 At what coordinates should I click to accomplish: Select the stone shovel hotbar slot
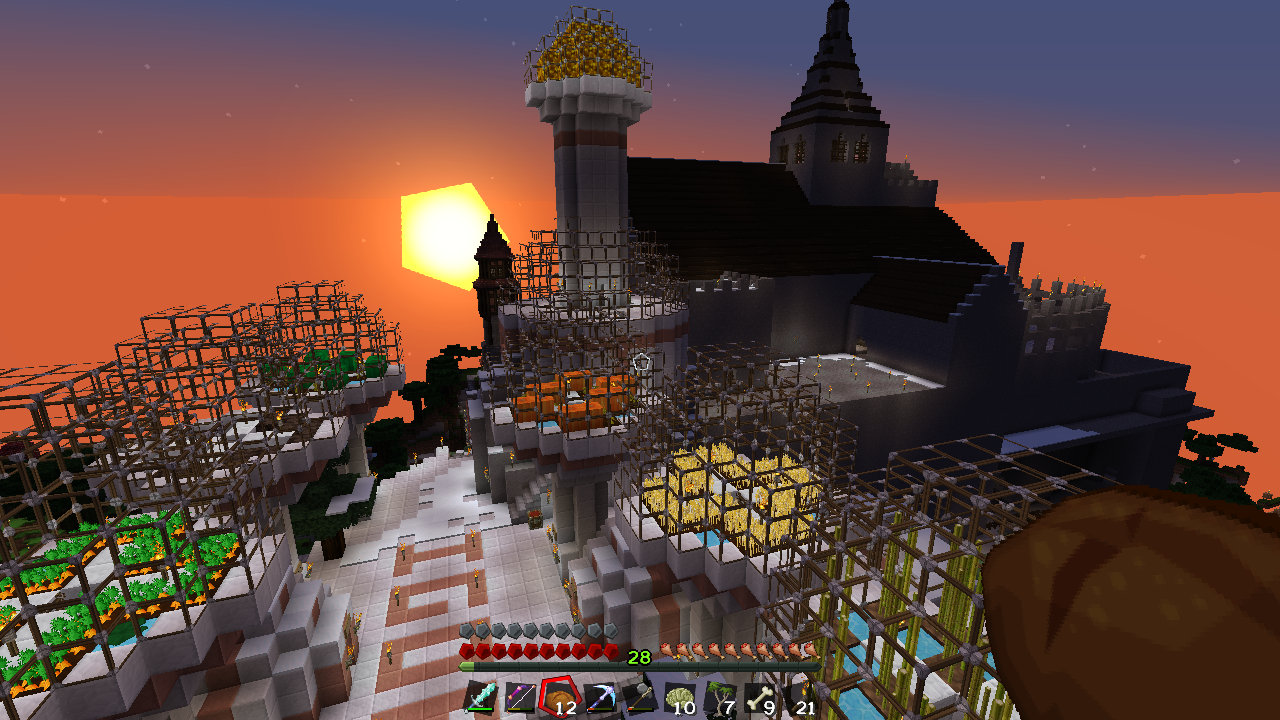pos(639,697)
